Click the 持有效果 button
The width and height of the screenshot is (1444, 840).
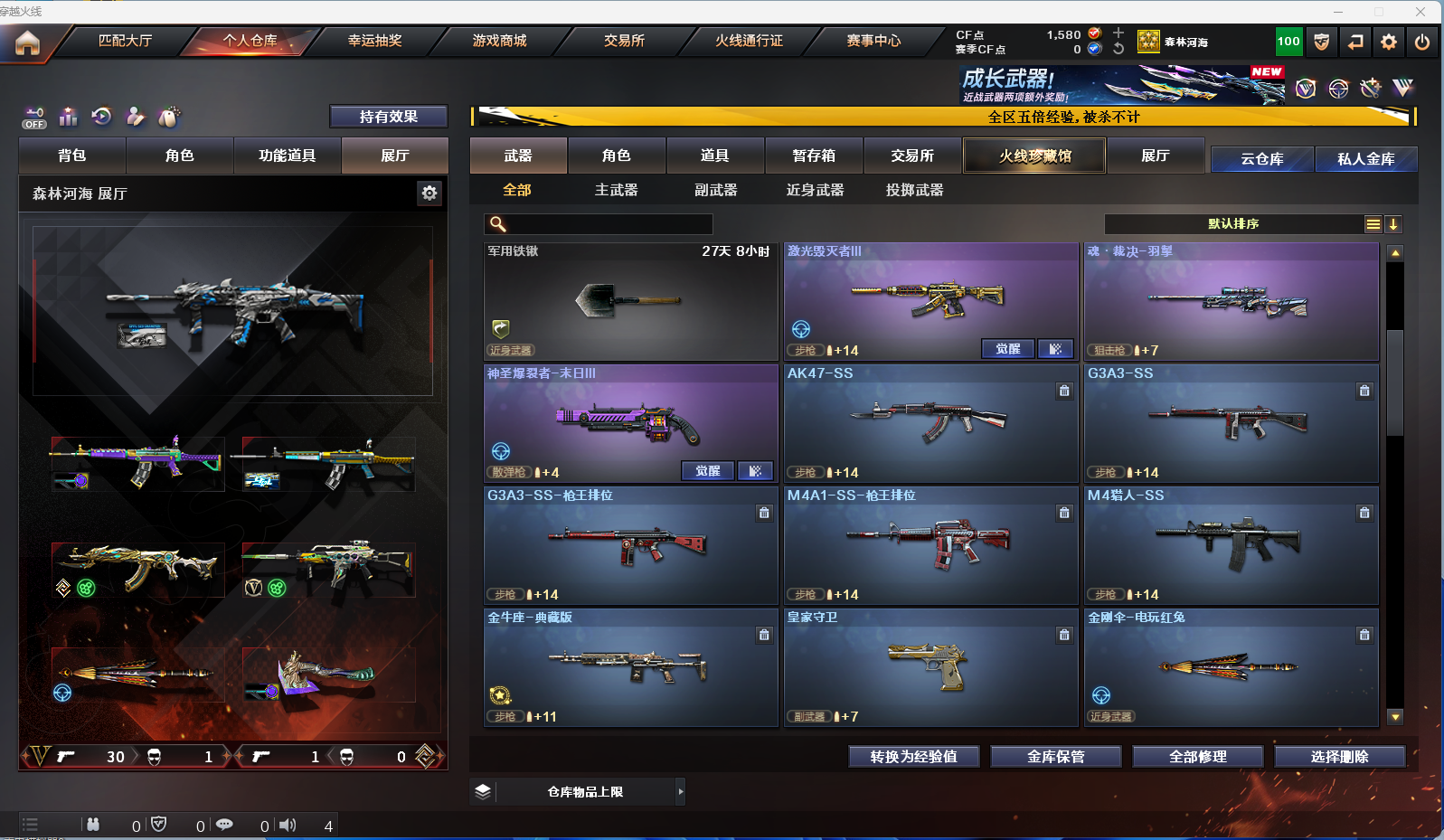(x=388, y=117)
